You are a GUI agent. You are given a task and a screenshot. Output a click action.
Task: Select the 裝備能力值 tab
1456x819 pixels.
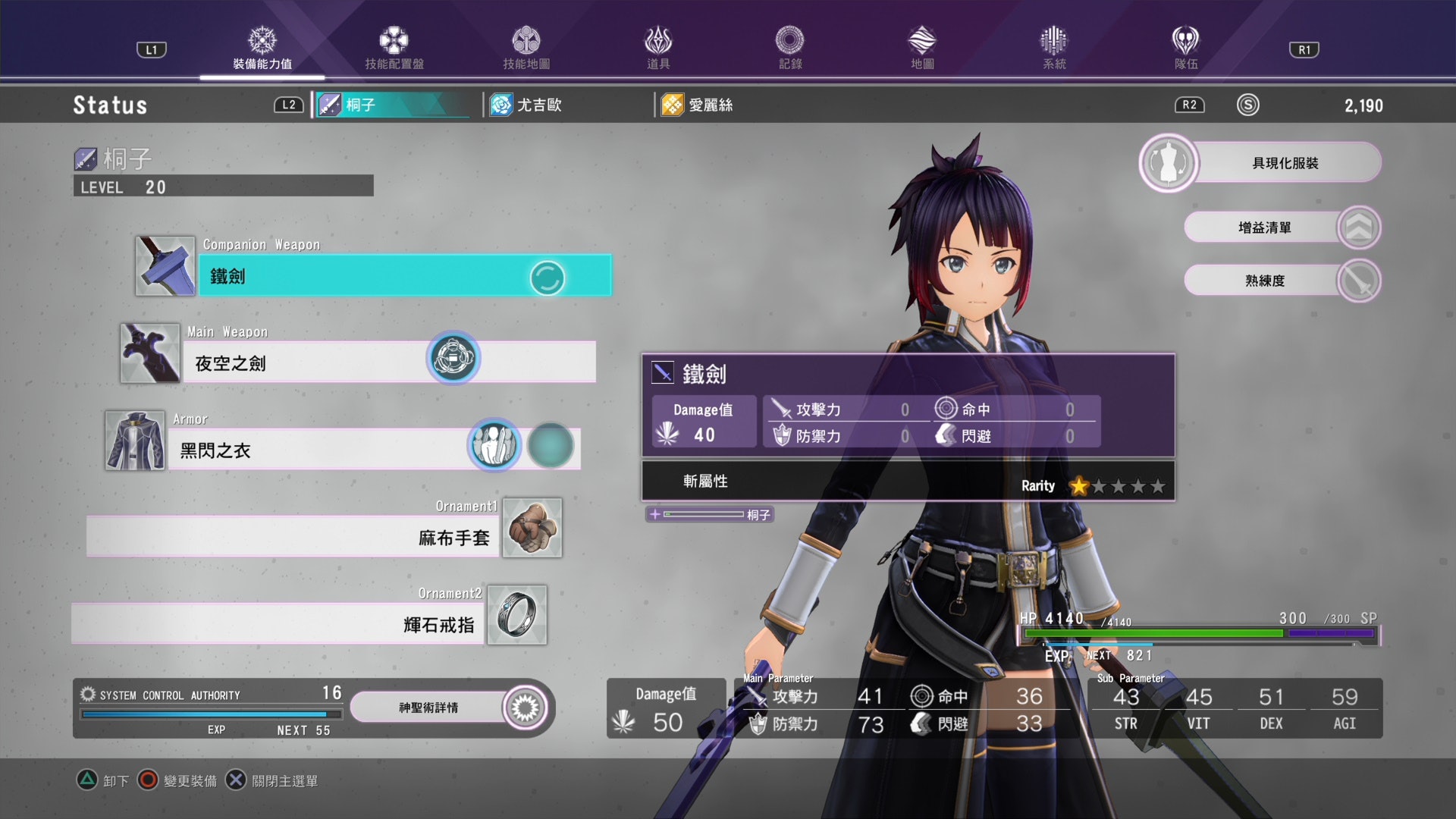[262, 49]
